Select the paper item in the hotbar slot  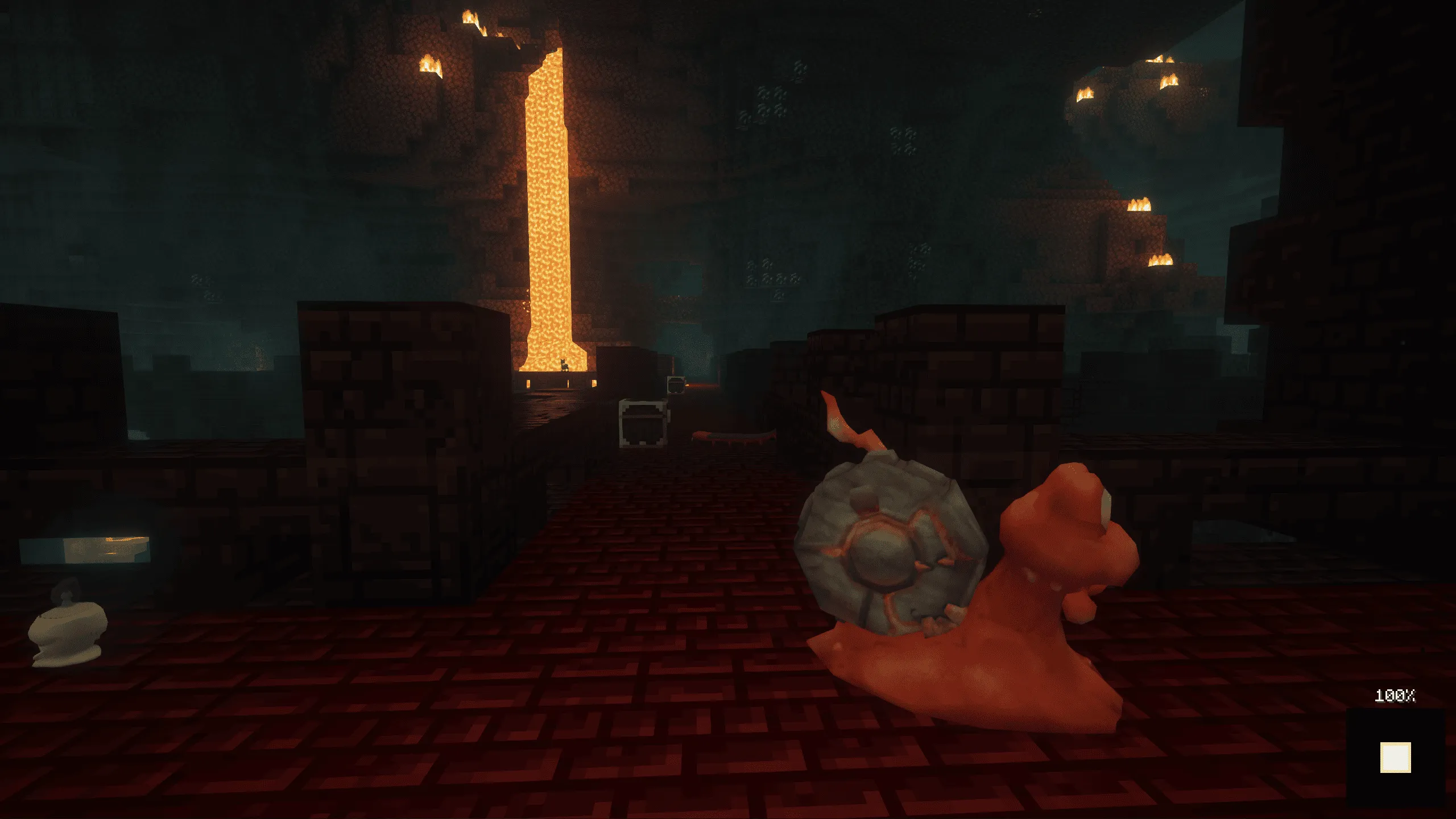click(1395, 758)
